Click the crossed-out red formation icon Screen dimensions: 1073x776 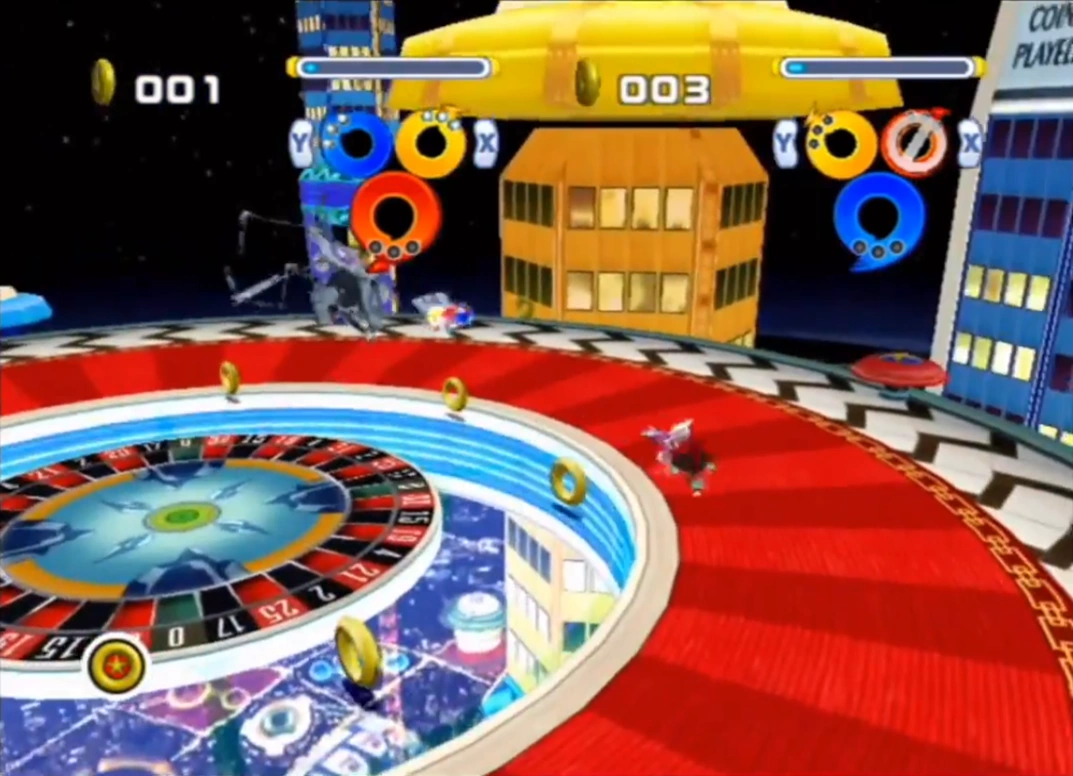[914, 144]
